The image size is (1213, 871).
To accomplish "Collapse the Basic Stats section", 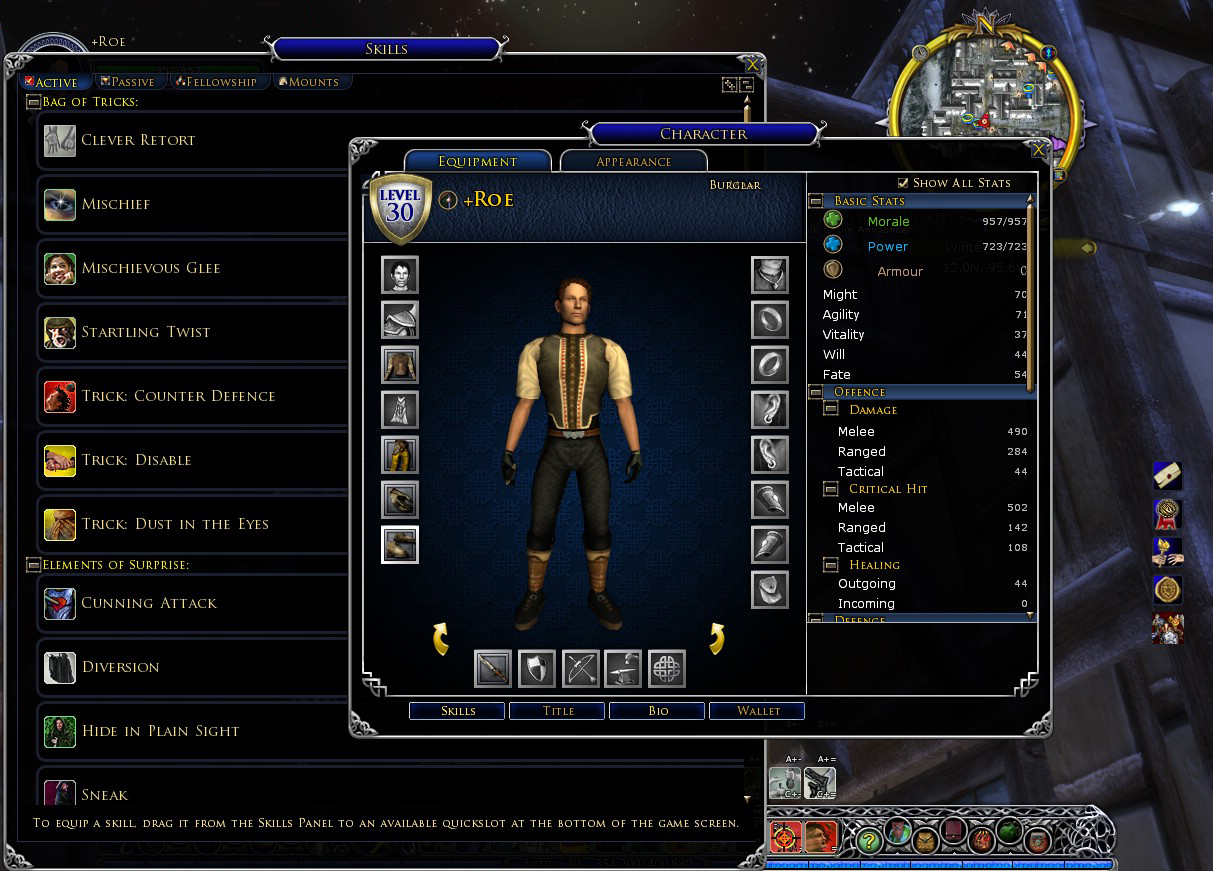I will point(816,201).
